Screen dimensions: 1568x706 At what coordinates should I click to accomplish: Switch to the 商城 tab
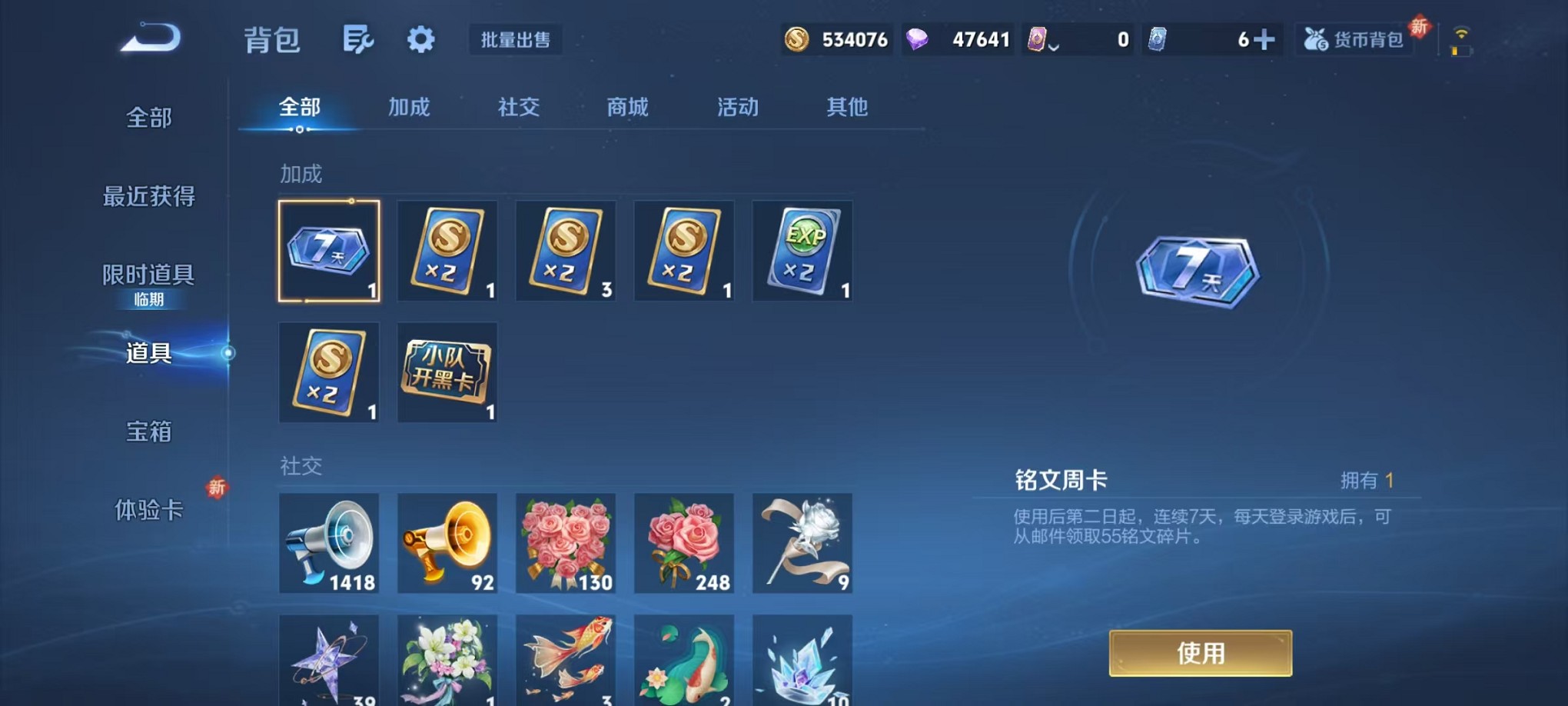[x=627, y=108]
